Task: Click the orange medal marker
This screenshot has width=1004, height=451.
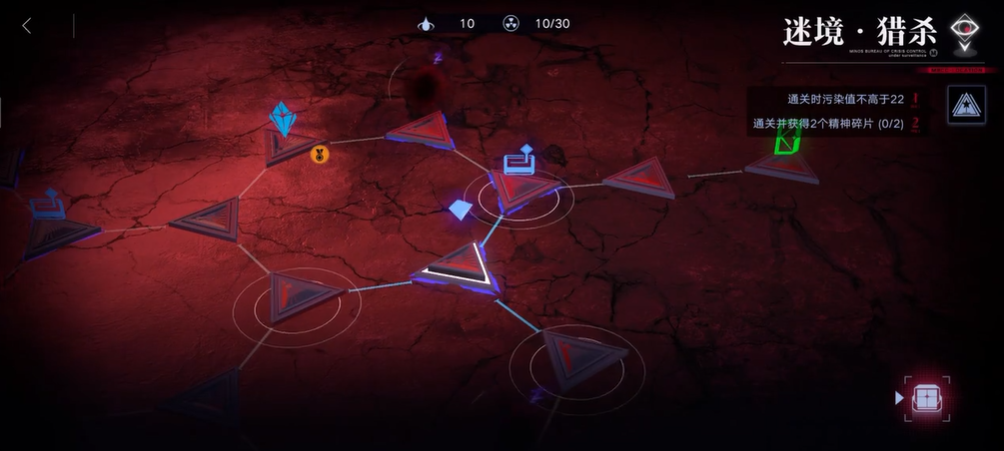Action: coord(320,154)
